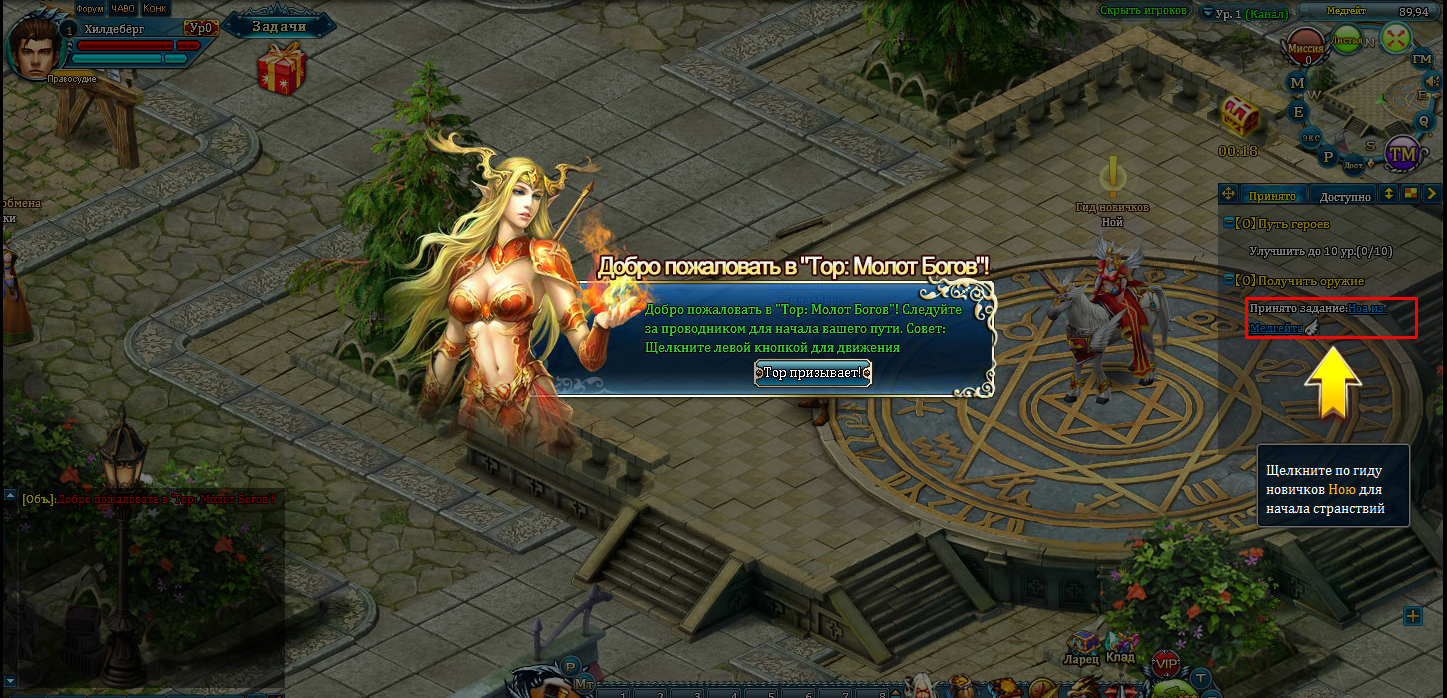Image resolution: width=1447 pixels, height=698 pixels.
Task: Click the purple TM orb
Action: pos(1403,154)
